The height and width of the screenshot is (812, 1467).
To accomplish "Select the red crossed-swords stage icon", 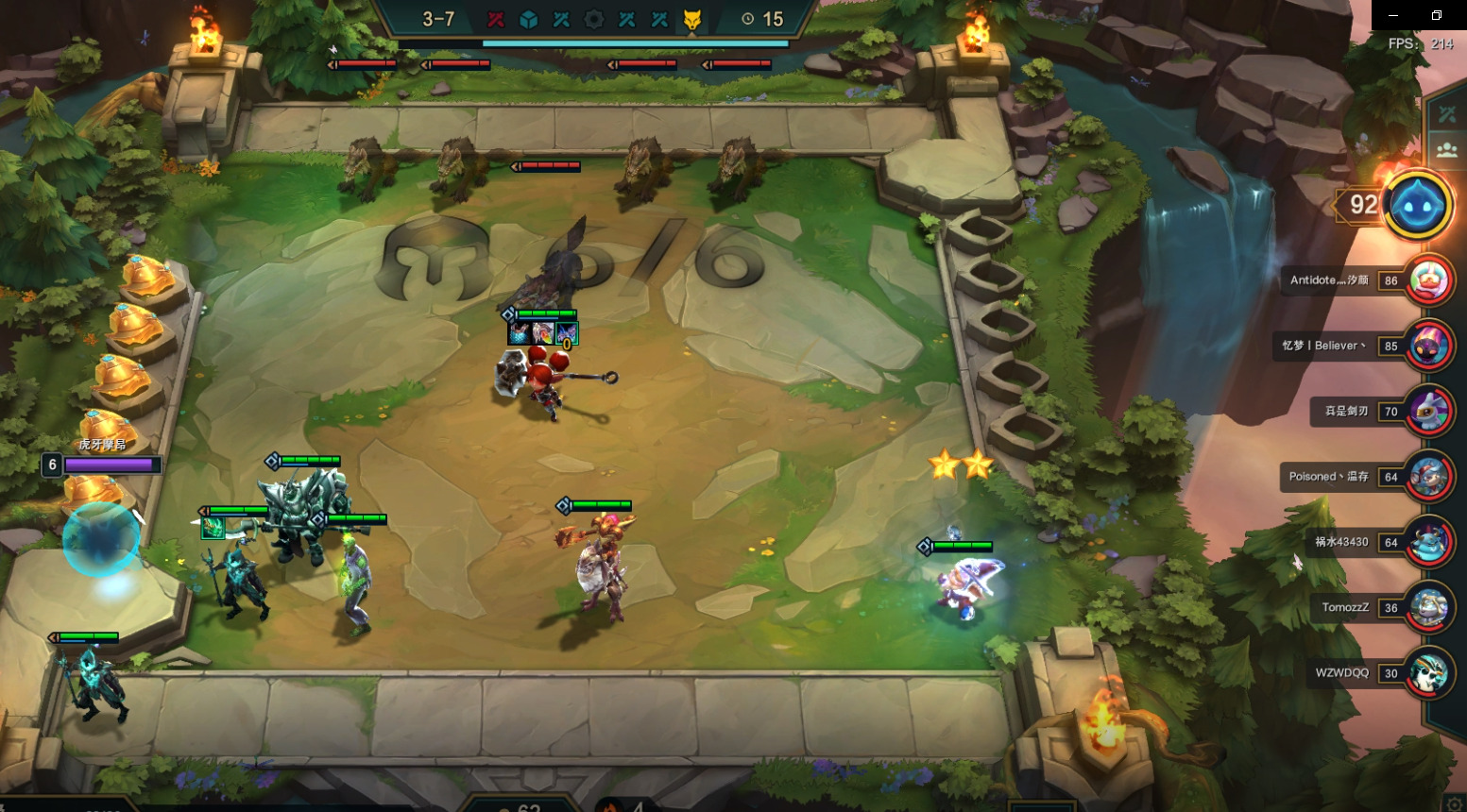I will coord(496,19).
